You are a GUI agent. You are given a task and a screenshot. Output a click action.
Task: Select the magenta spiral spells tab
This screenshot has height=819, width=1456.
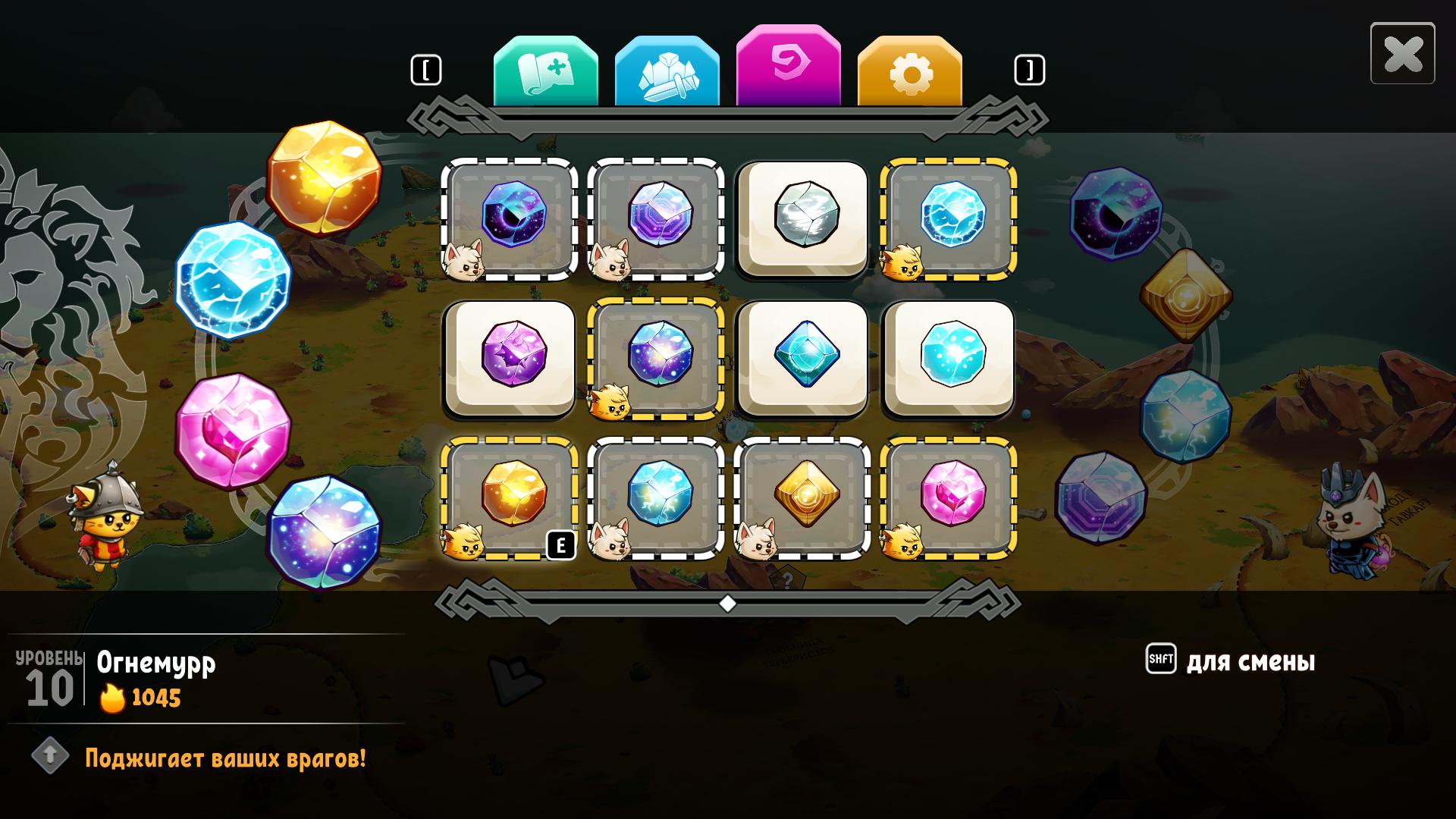tap(788, 67)
